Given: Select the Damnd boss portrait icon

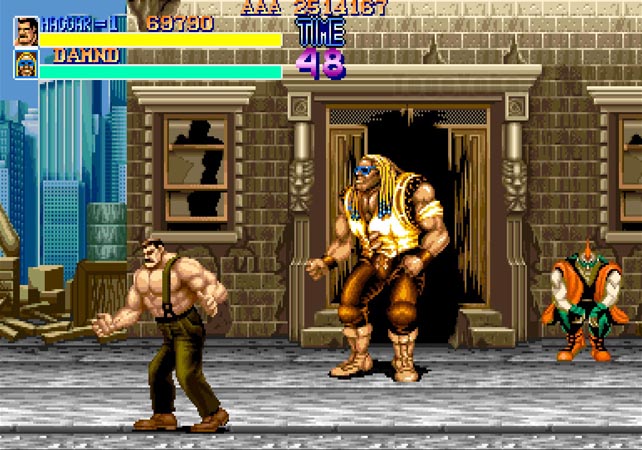Looking at the screenshot, I should (x=26, y=64).
